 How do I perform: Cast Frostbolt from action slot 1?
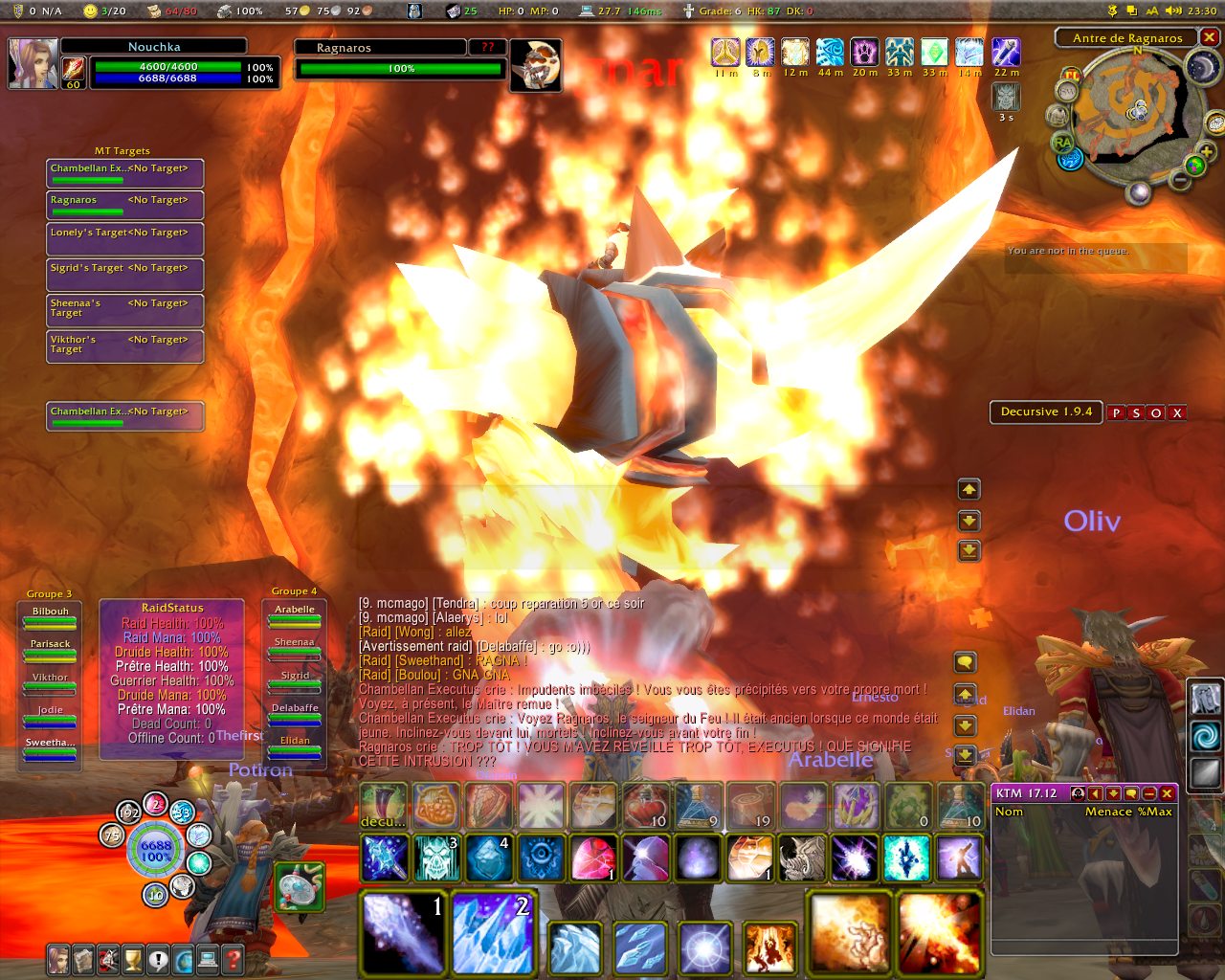coord(403,931)
